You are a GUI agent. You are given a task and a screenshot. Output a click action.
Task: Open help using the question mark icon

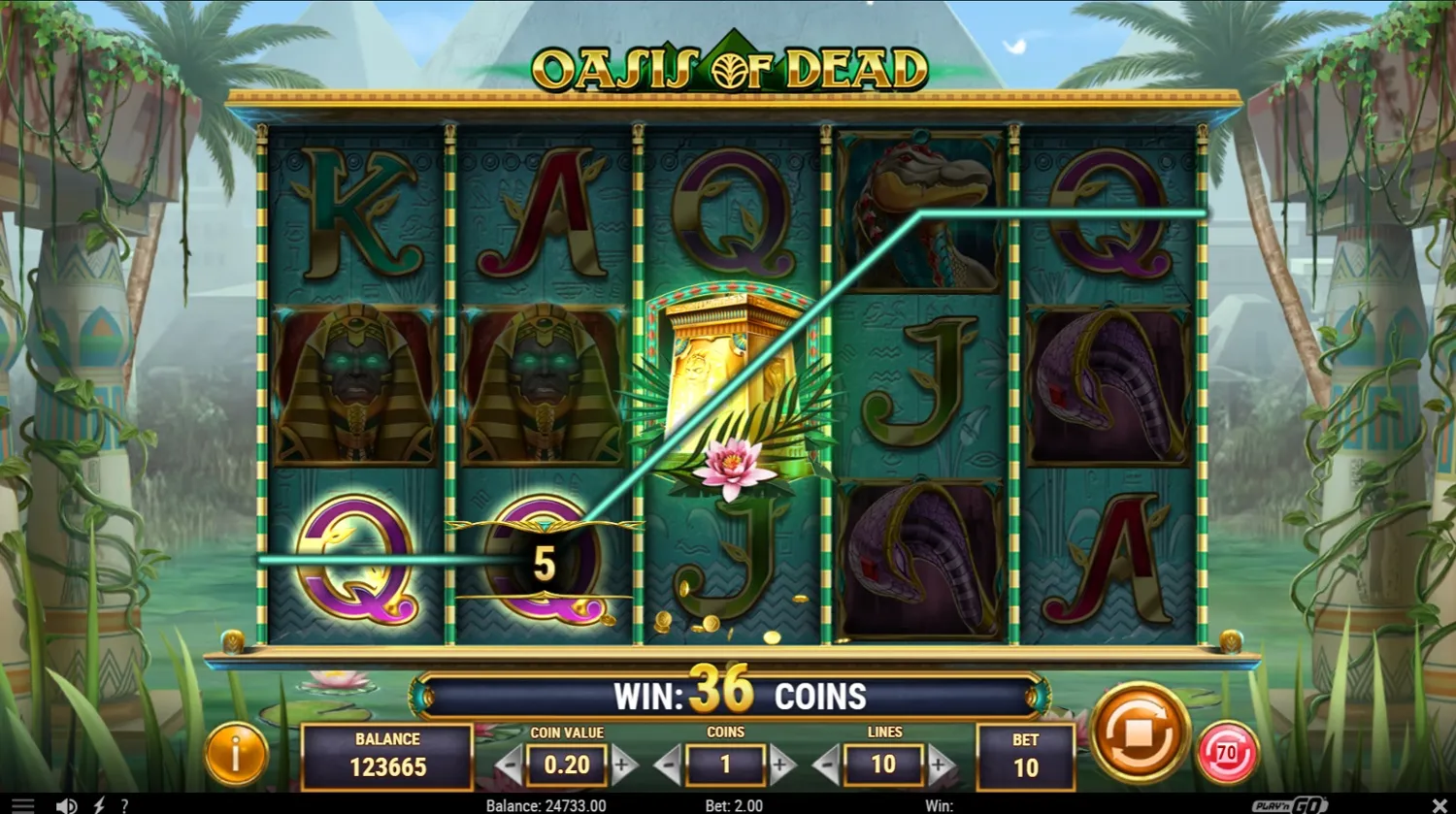[124, 805]
